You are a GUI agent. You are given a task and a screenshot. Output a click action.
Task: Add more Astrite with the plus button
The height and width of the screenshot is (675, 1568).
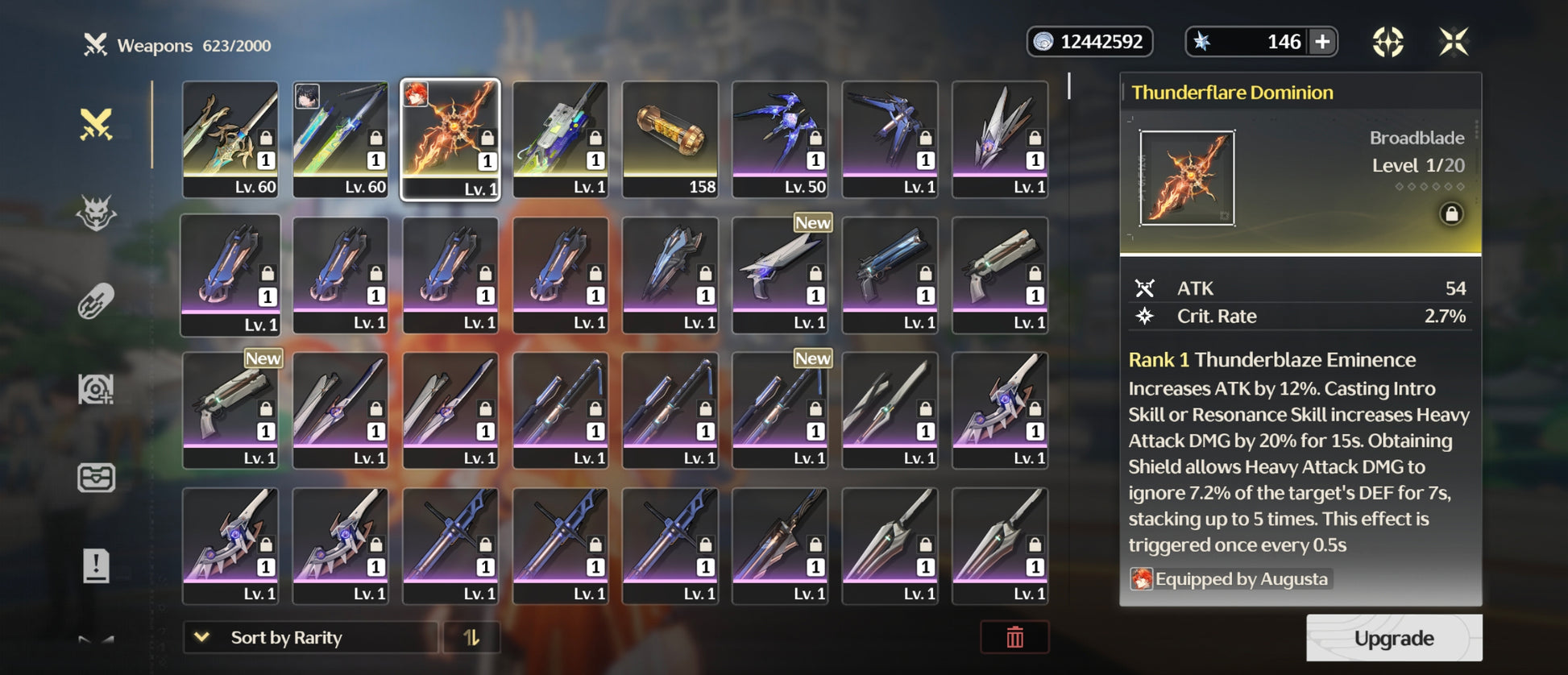1322,42
